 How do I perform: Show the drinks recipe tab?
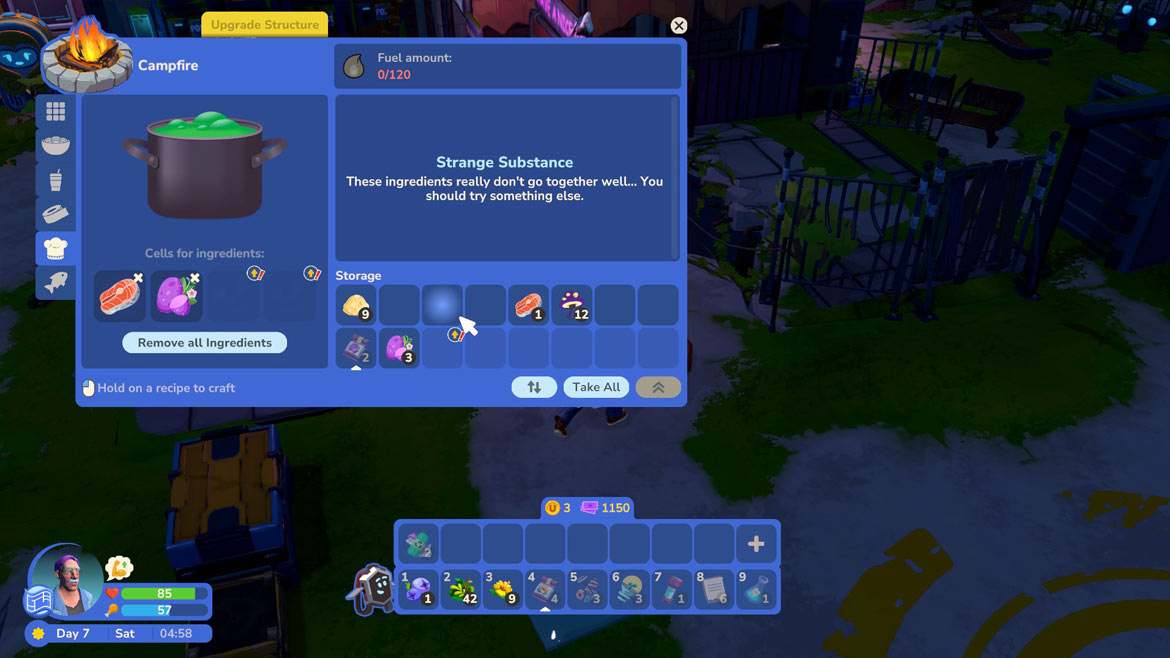(56, 180)
